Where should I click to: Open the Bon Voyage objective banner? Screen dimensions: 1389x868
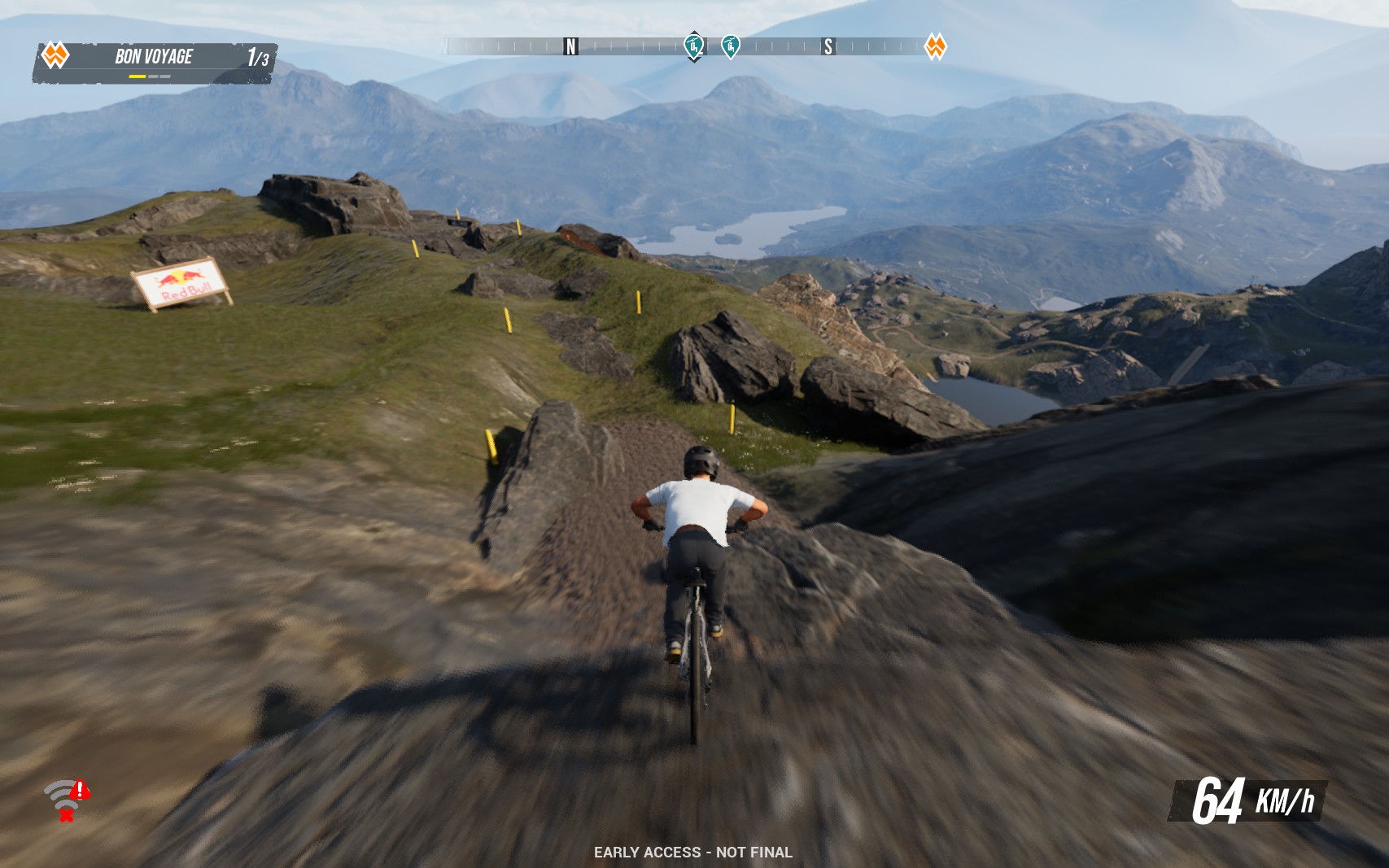click(155, 56)
